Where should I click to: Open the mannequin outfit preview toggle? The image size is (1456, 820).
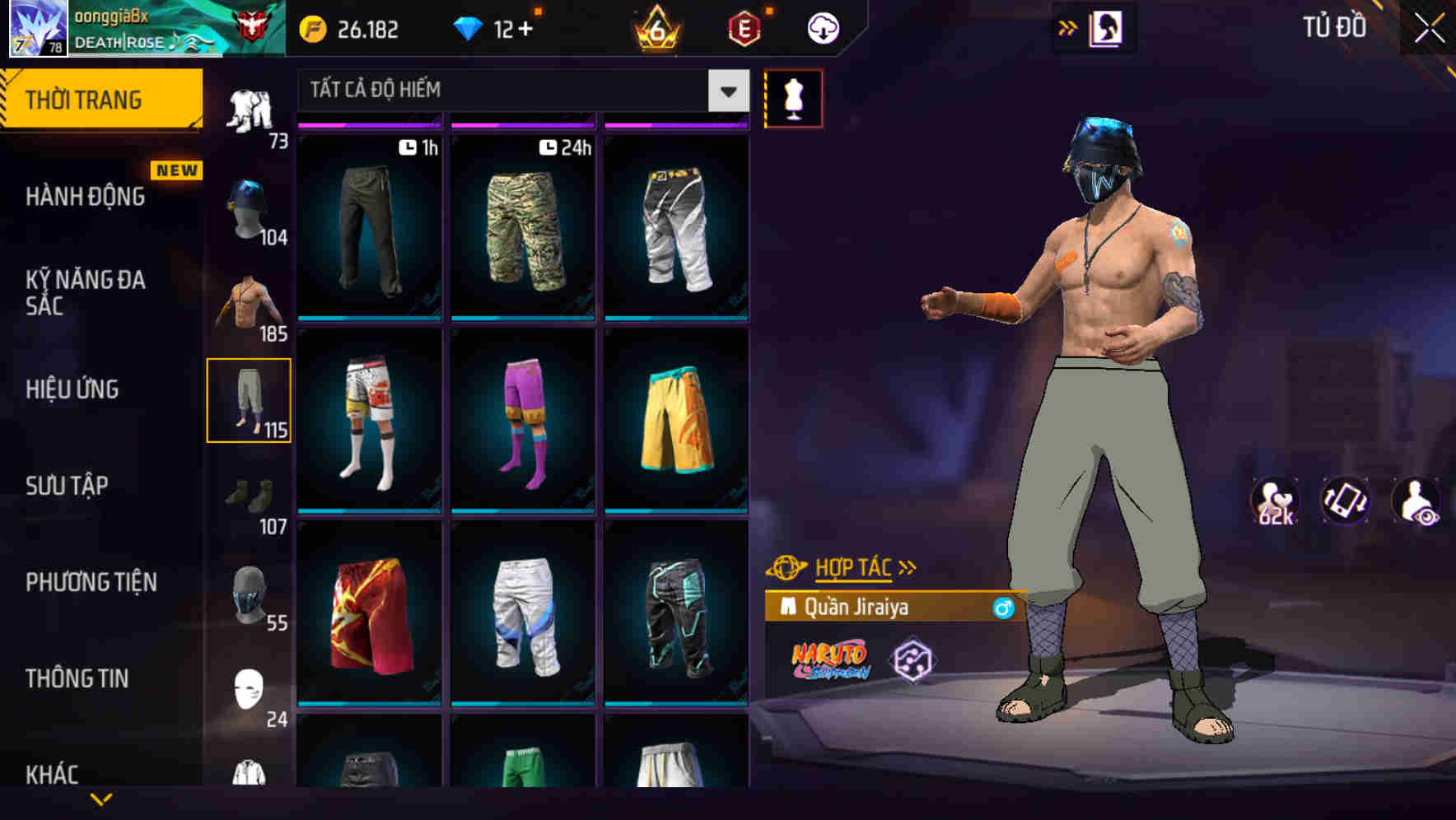(793, 99)
